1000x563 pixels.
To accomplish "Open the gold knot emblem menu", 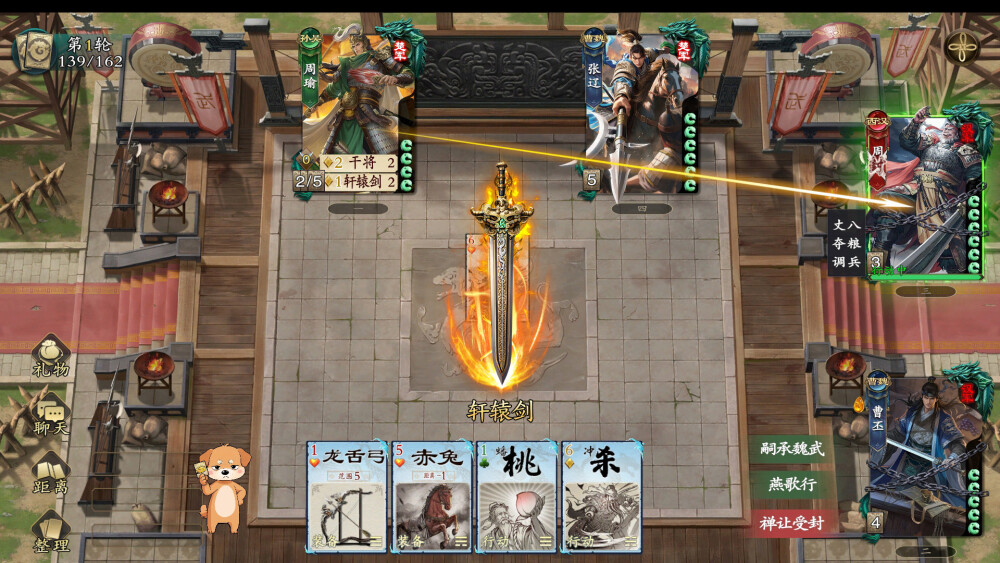I will [961, 46].
